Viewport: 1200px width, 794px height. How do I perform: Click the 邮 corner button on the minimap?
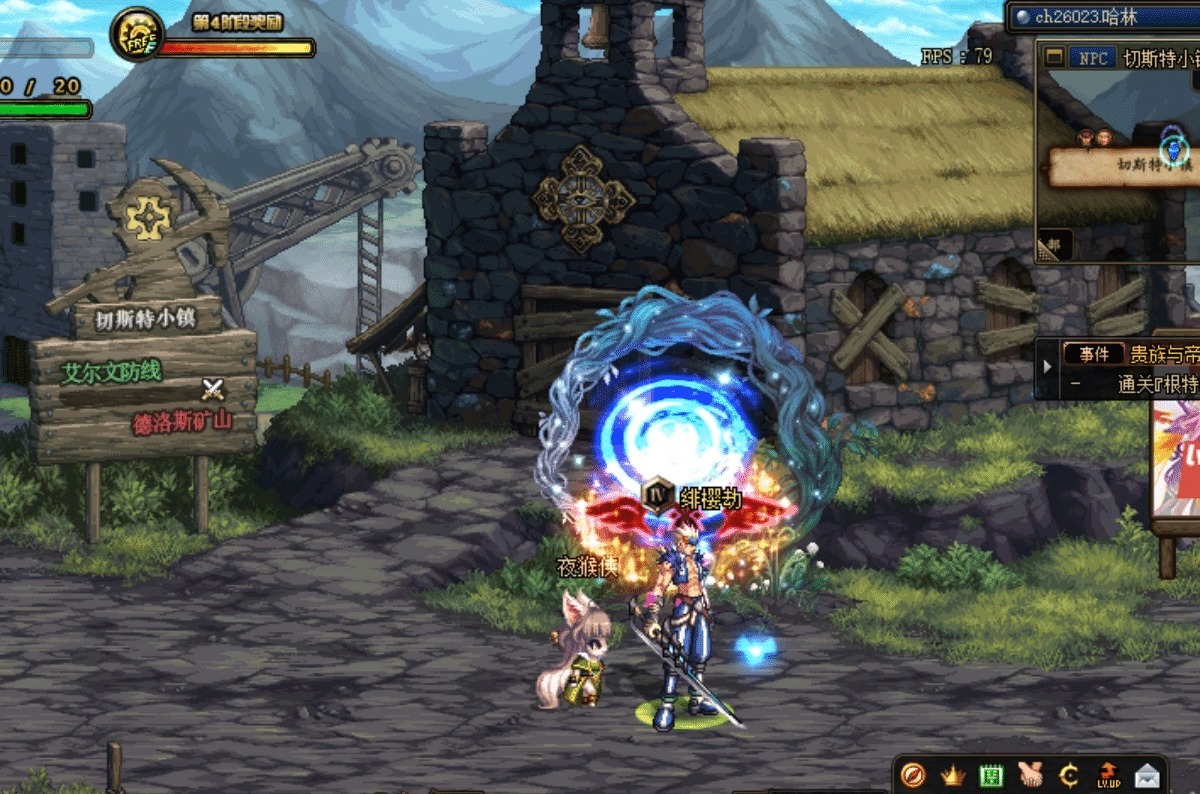click(1050, 246)
